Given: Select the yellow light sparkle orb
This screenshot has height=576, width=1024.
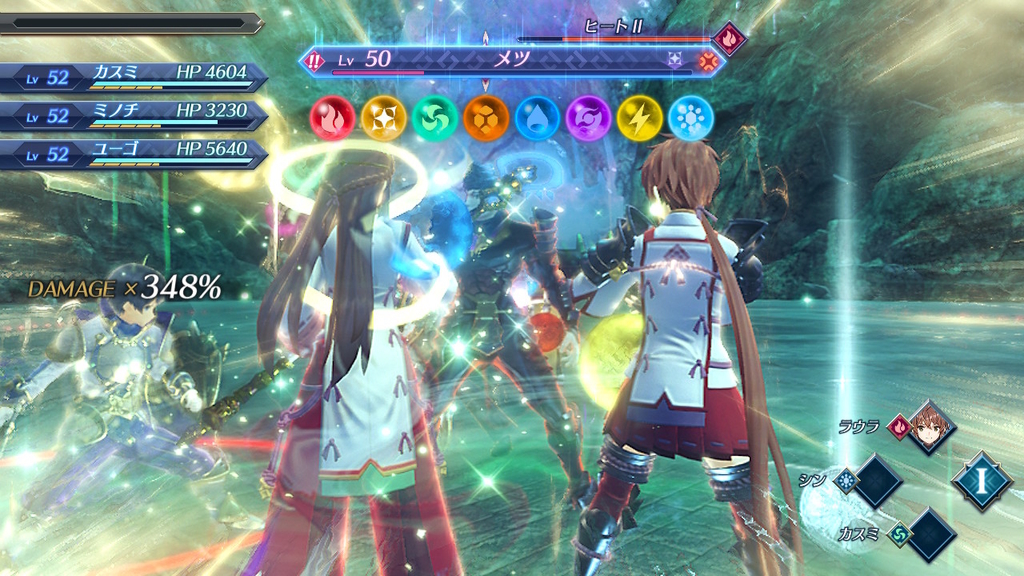Looking at the screenshot, I should tap(382, 118).
